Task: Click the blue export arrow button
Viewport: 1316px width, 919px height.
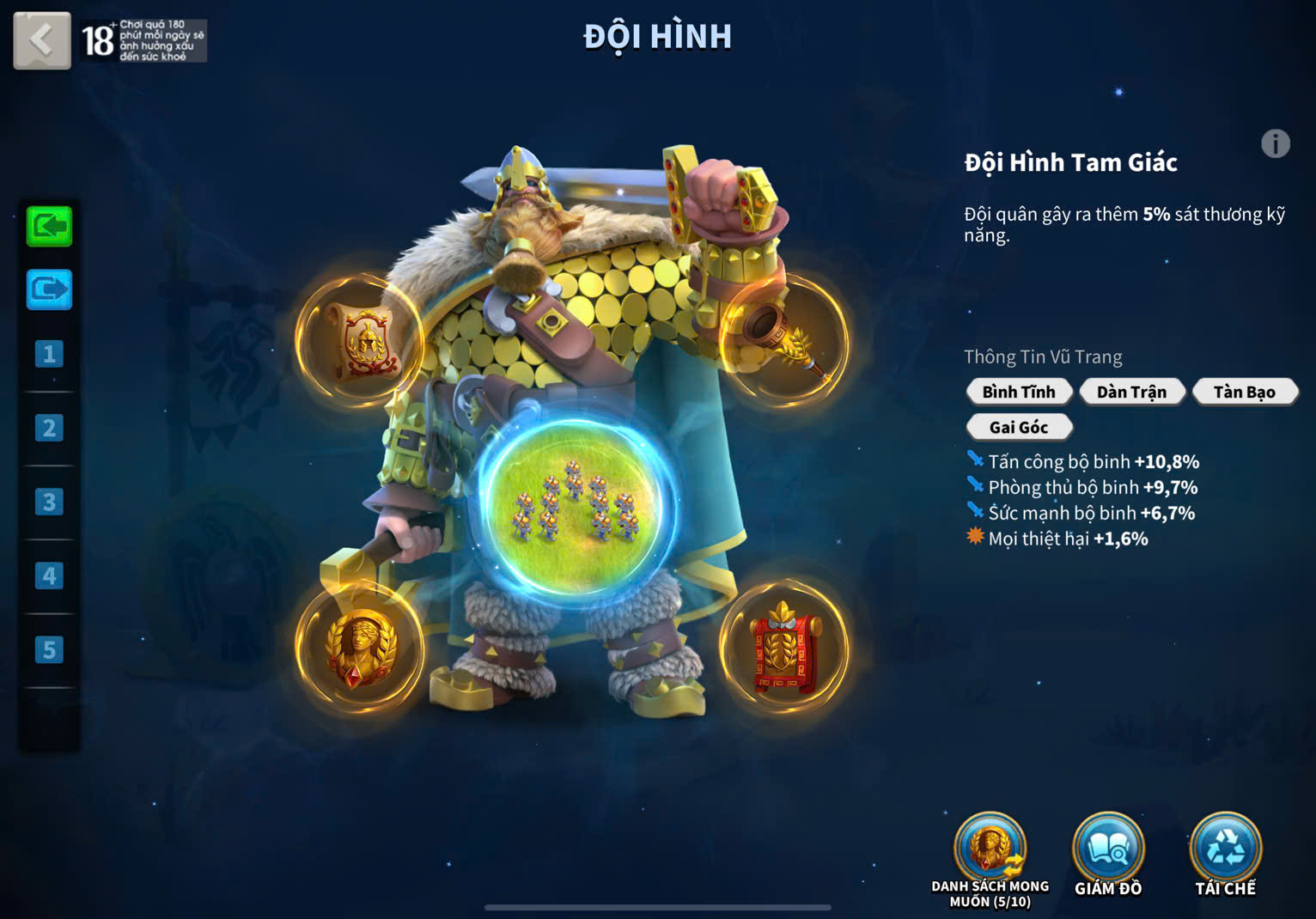Action: click(x=49, y=289)
